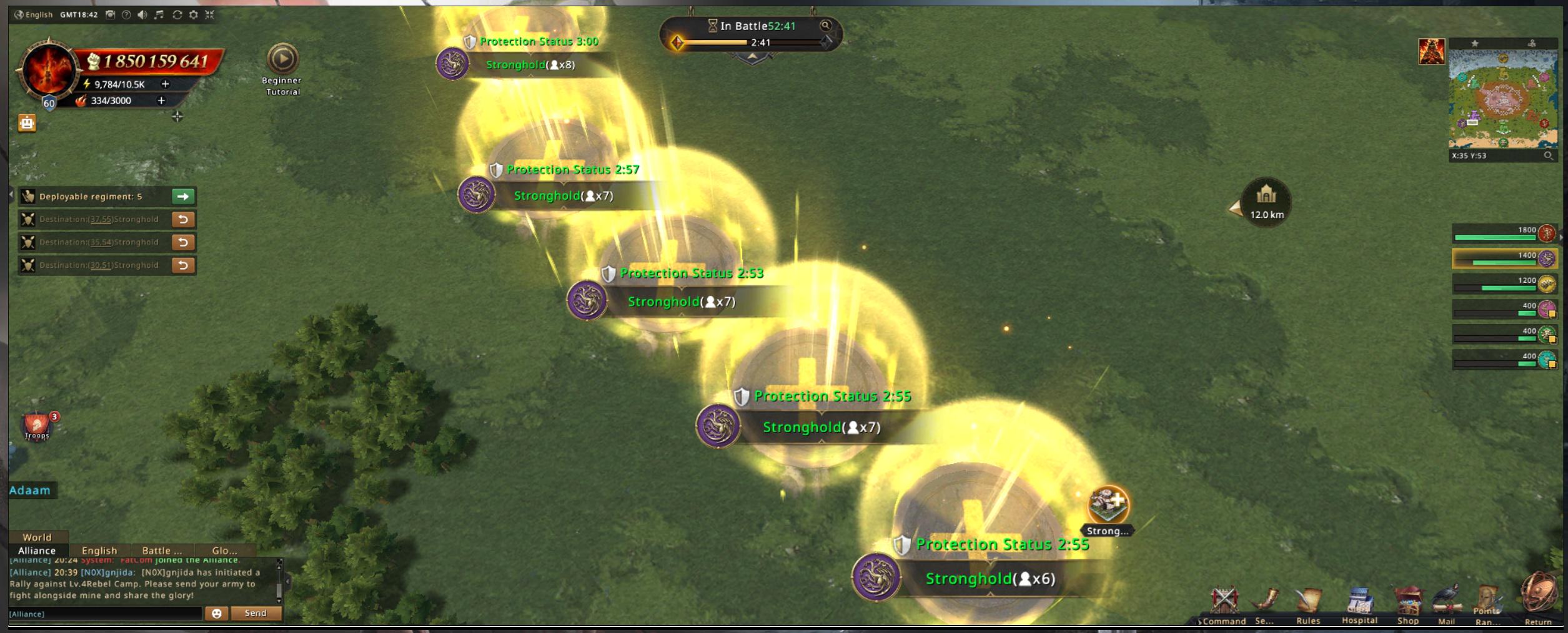Recall the regiment heading to 30,51 Stronghold
This screenshot has width=1568, height=633.
coord(183,265)
